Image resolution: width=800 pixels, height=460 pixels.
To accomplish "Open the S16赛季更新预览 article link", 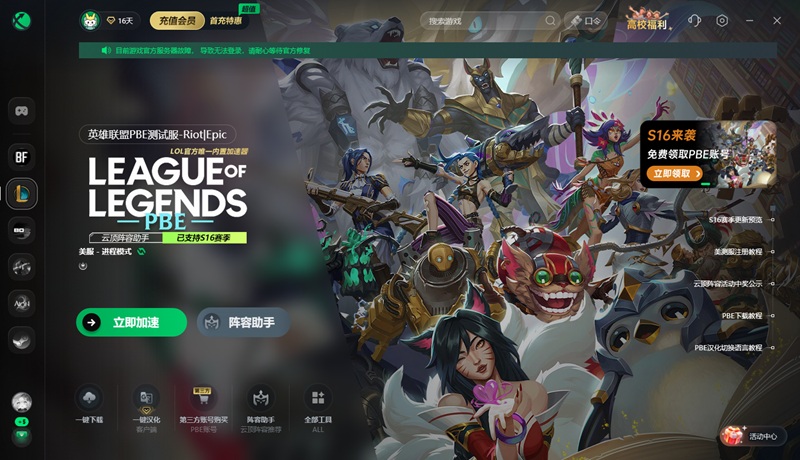I will tap(735, 219).
